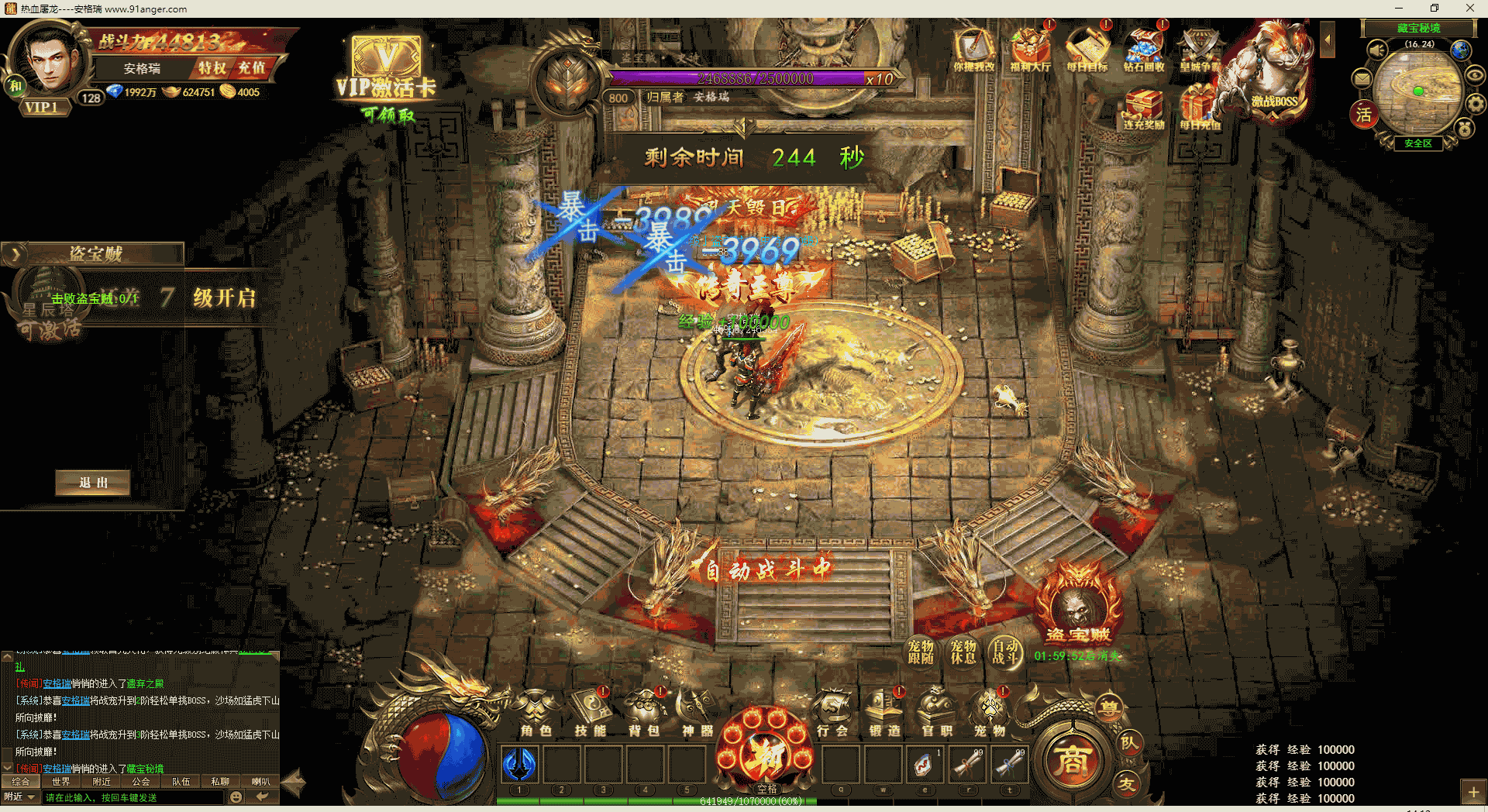The height and width of the screenshot is (812, 1488).
Task: Claim the VIP激活卡 activation card
Action: pyautogui.click(x=386, y=79)
